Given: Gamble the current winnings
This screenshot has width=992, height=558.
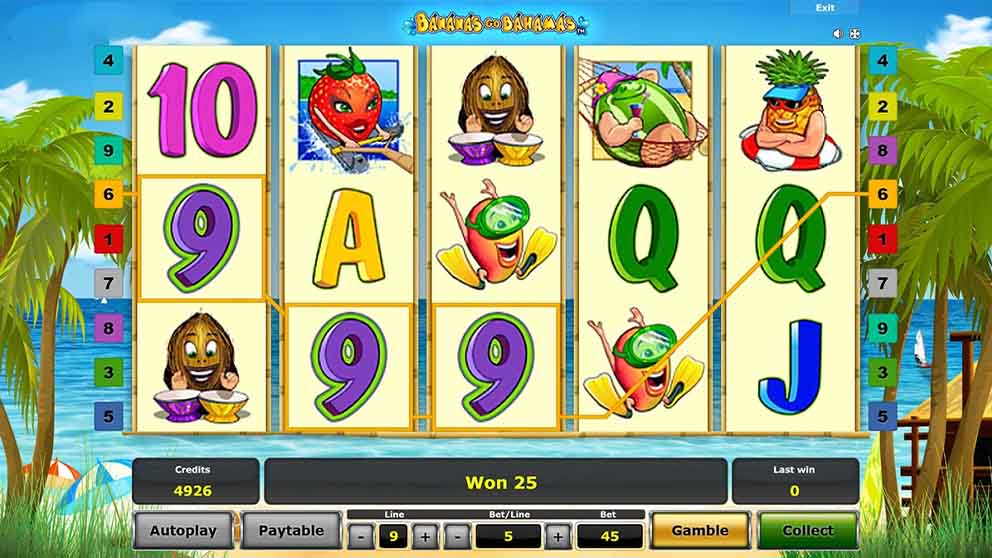Looking at the screenshot, I should [699, 531].
